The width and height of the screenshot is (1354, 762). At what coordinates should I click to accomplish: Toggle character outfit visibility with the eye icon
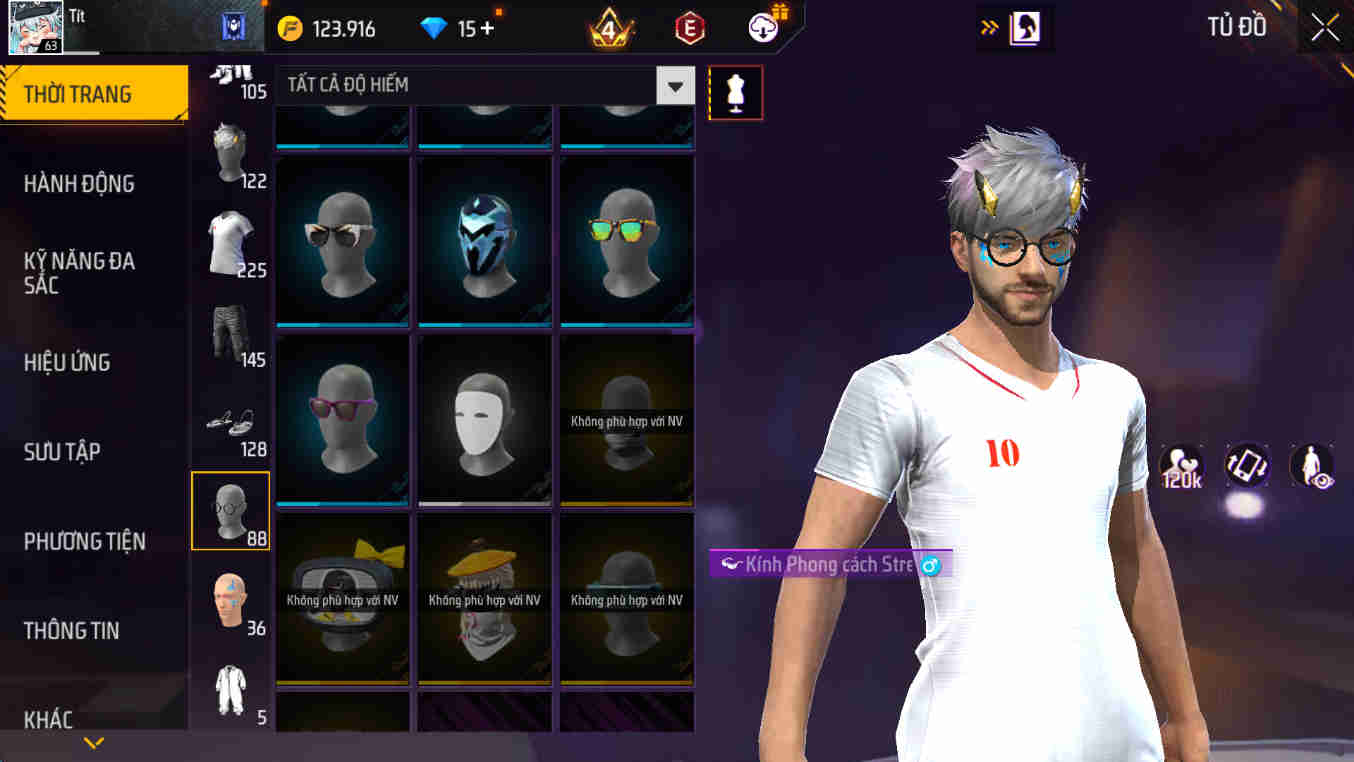pos(1310,466)
